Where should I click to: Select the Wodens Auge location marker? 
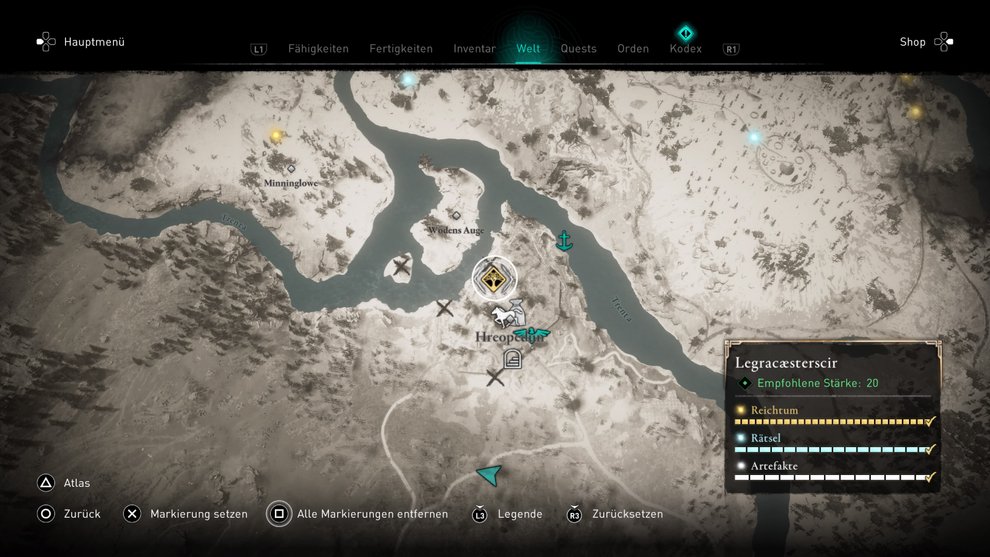(456, 215)
